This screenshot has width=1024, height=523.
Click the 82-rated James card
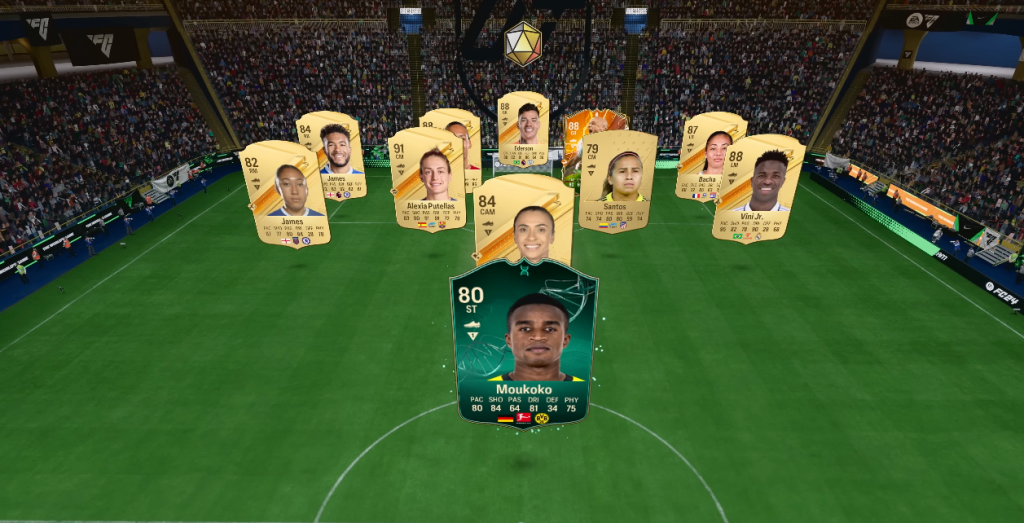pyautogui.click(x=285, y=193)
